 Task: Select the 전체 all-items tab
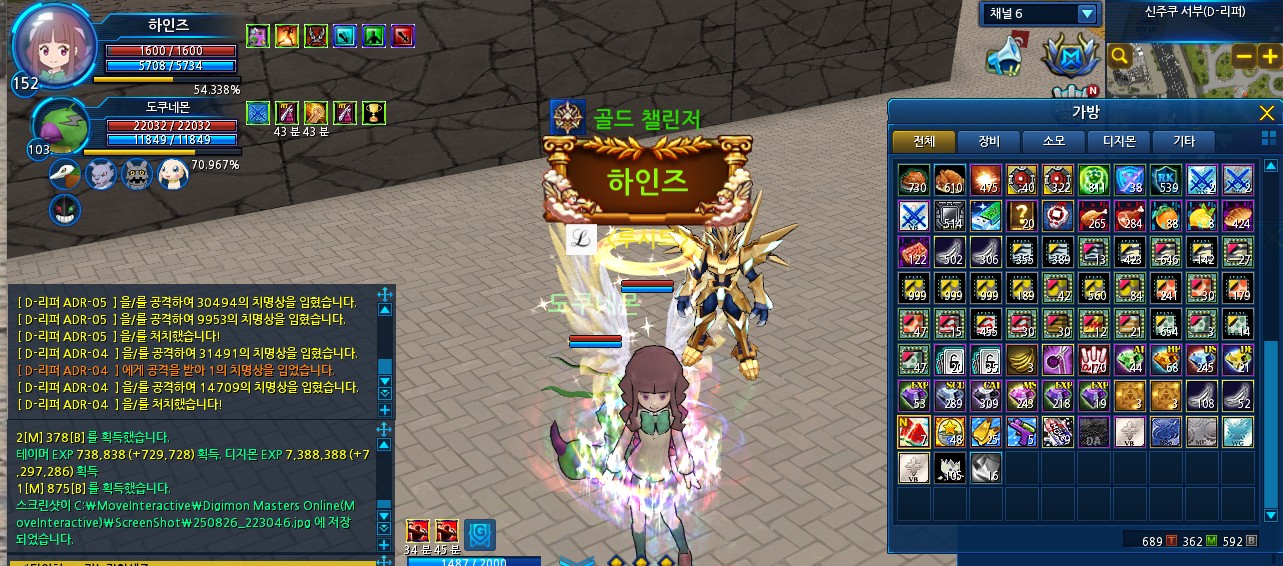(923, 141)
